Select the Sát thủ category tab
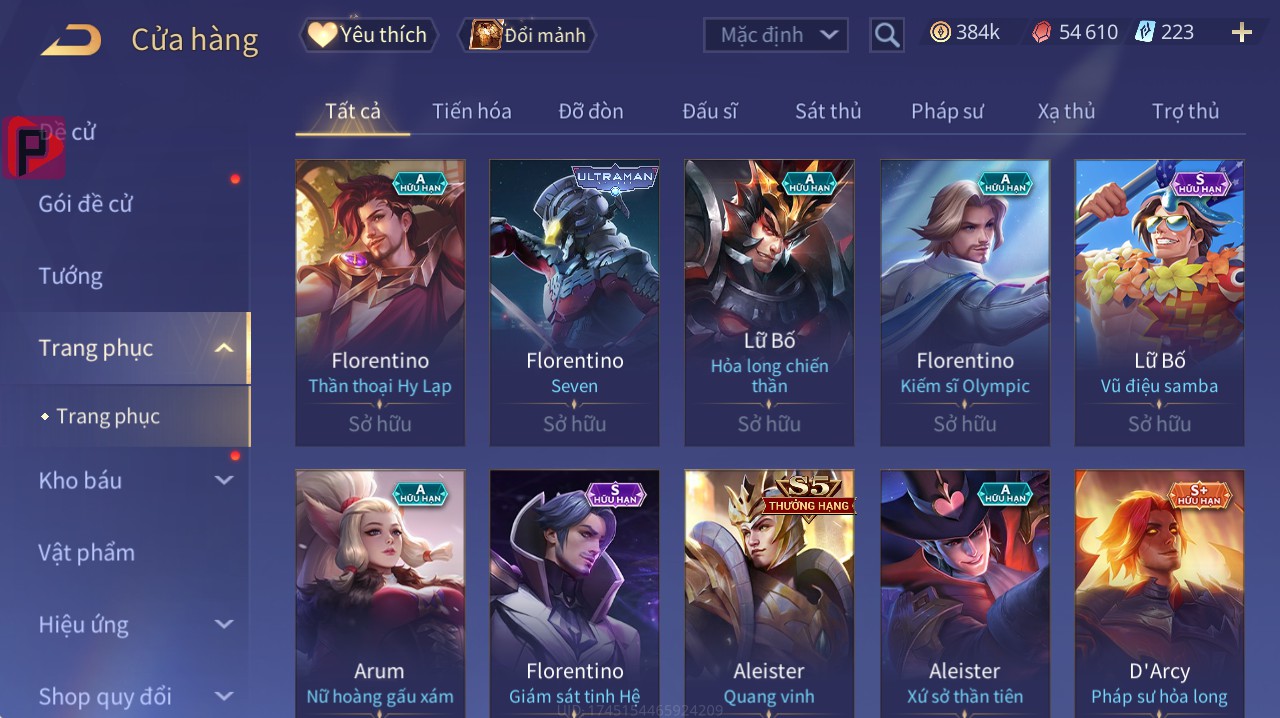 tap(828, 111)
